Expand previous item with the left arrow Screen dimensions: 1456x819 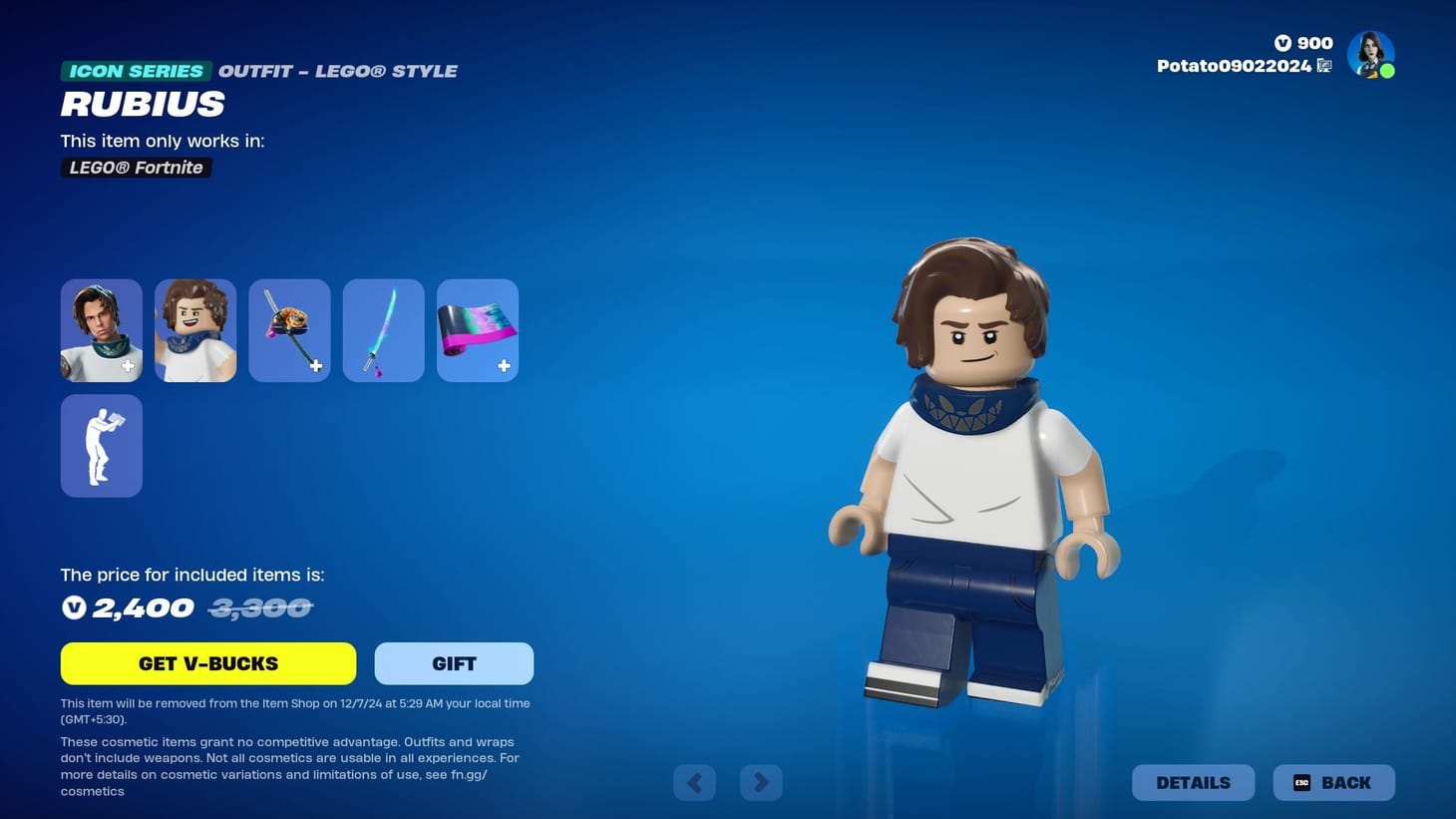click(x=694, y=782)
